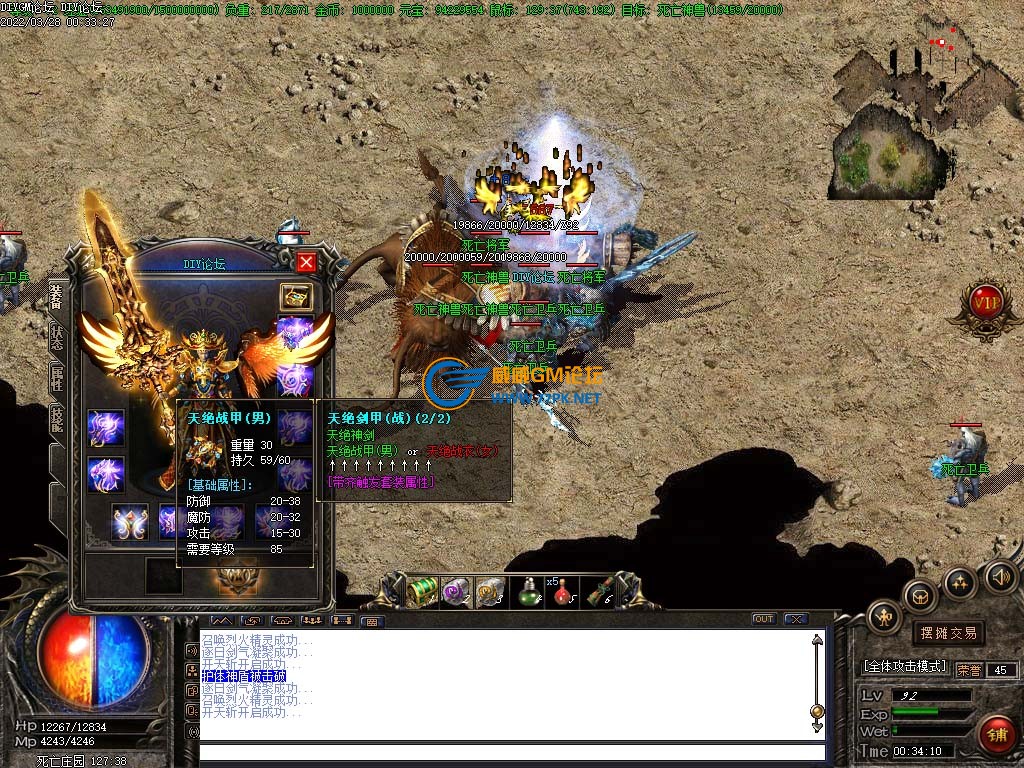Toggle the sound speaker button
1024x768 pixels.
(x=1000, y=577)
